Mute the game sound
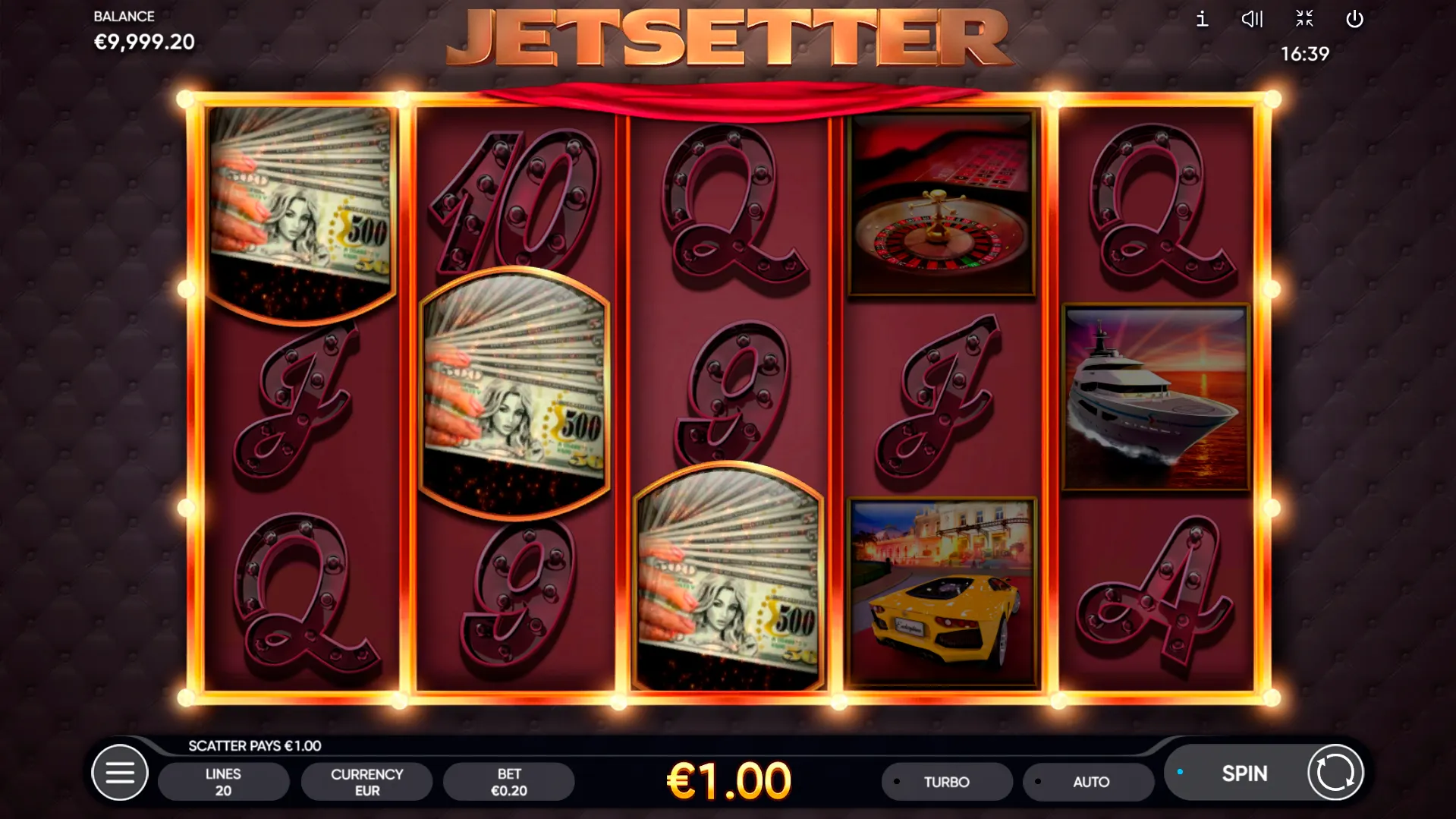This screenshot has width=1456, height=819. (x=1252, y=19)
